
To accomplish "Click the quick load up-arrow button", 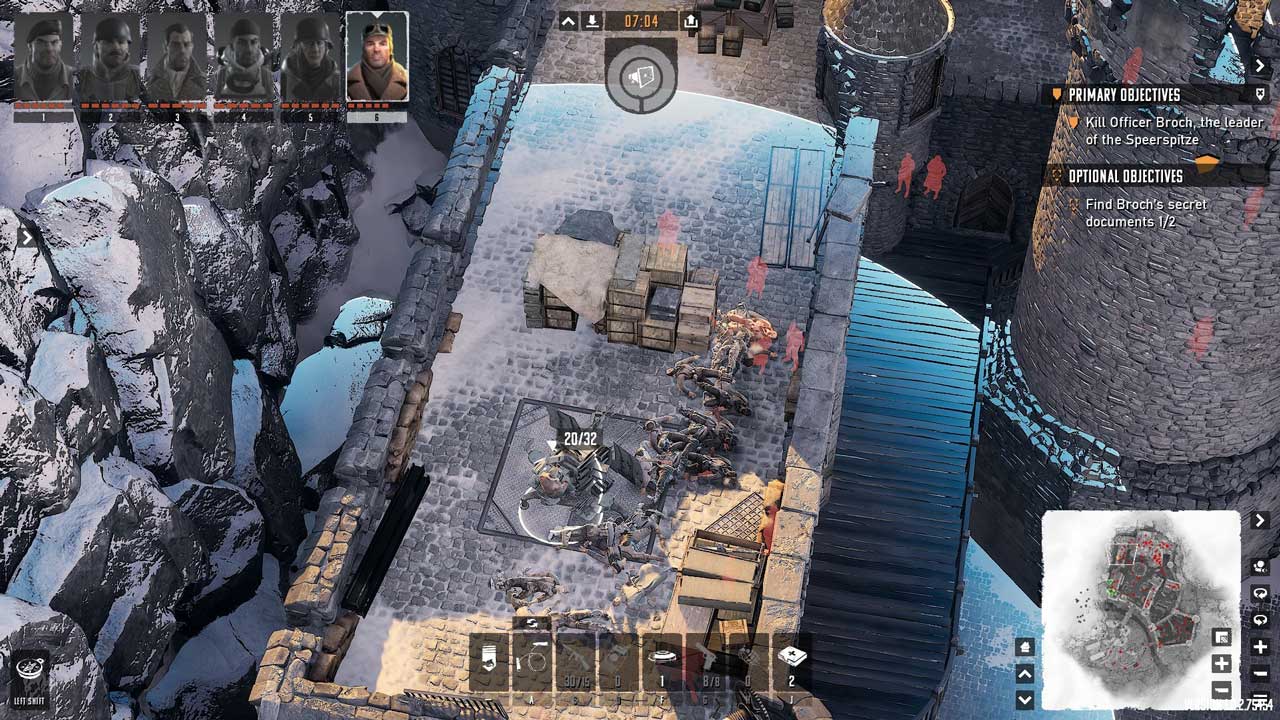I will point(691,21).
